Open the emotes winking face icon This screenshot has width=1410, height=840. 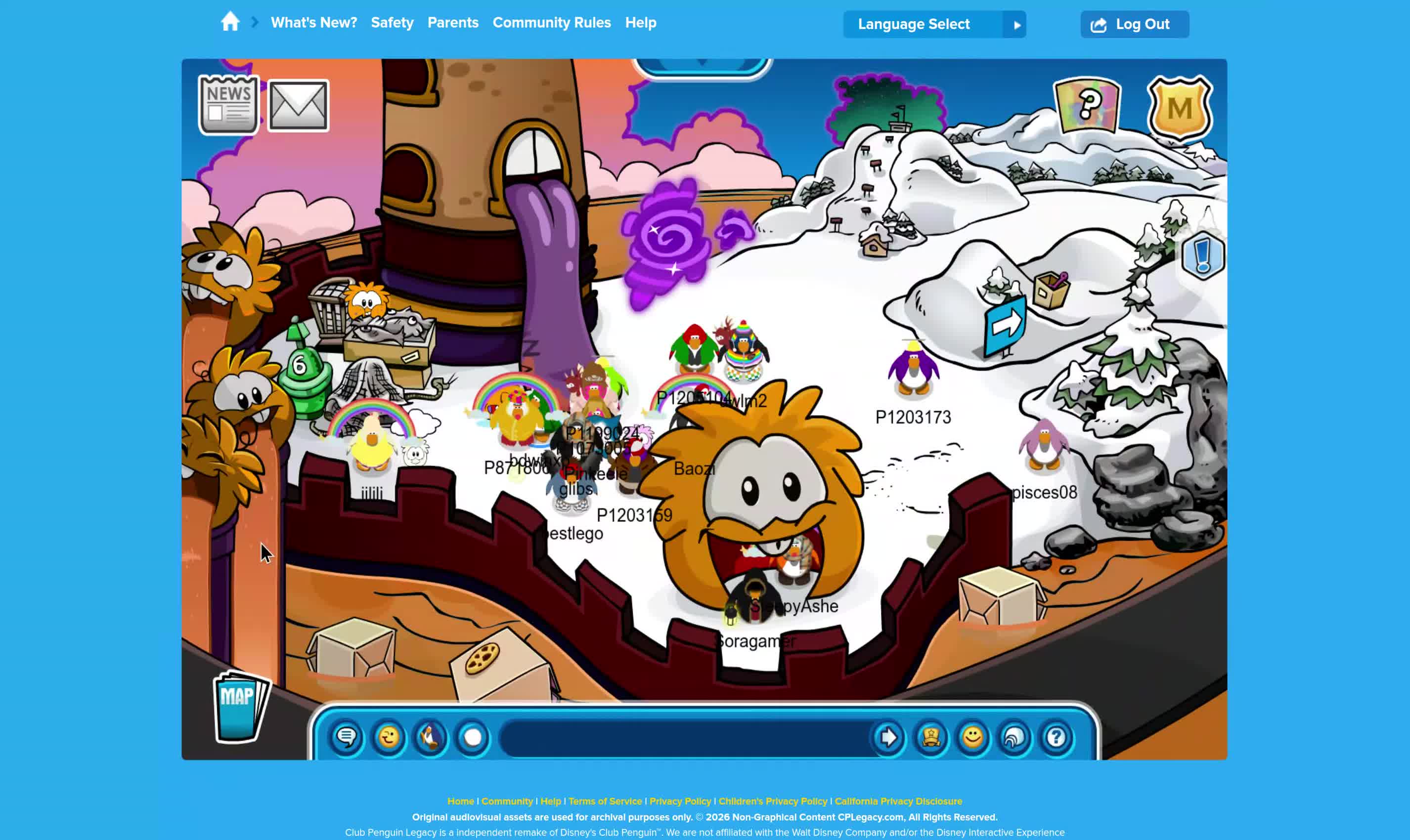(x=388, y=738)
